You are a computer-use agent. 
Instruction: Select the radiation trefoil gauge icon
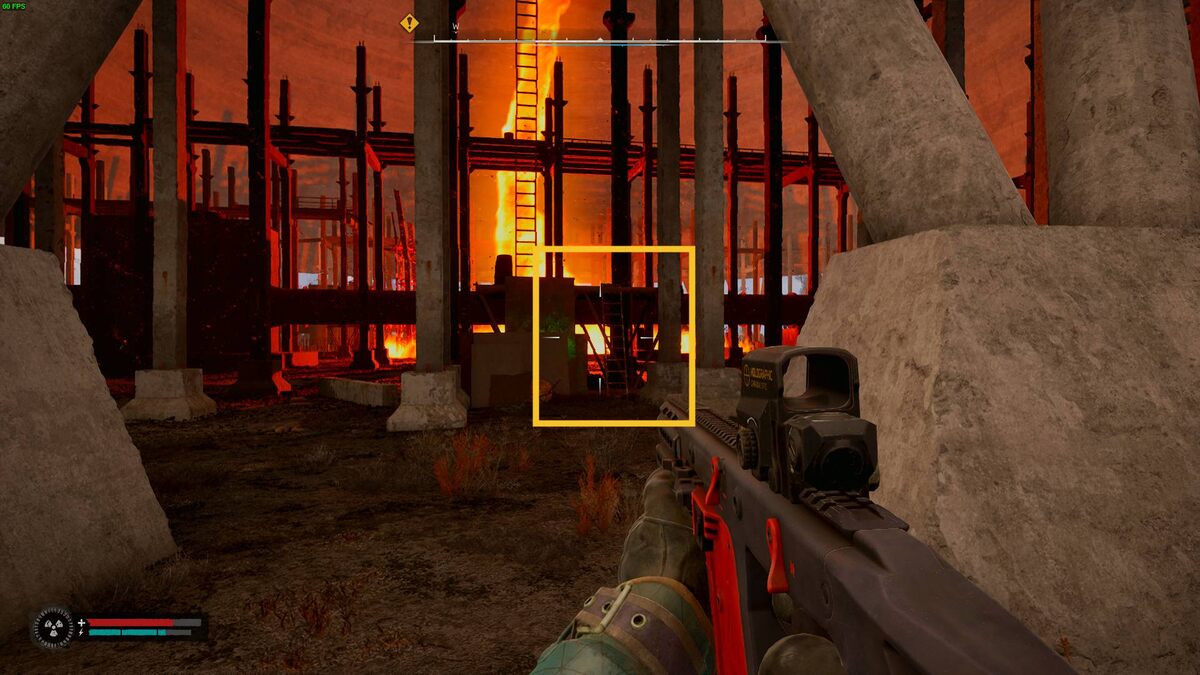52,627
